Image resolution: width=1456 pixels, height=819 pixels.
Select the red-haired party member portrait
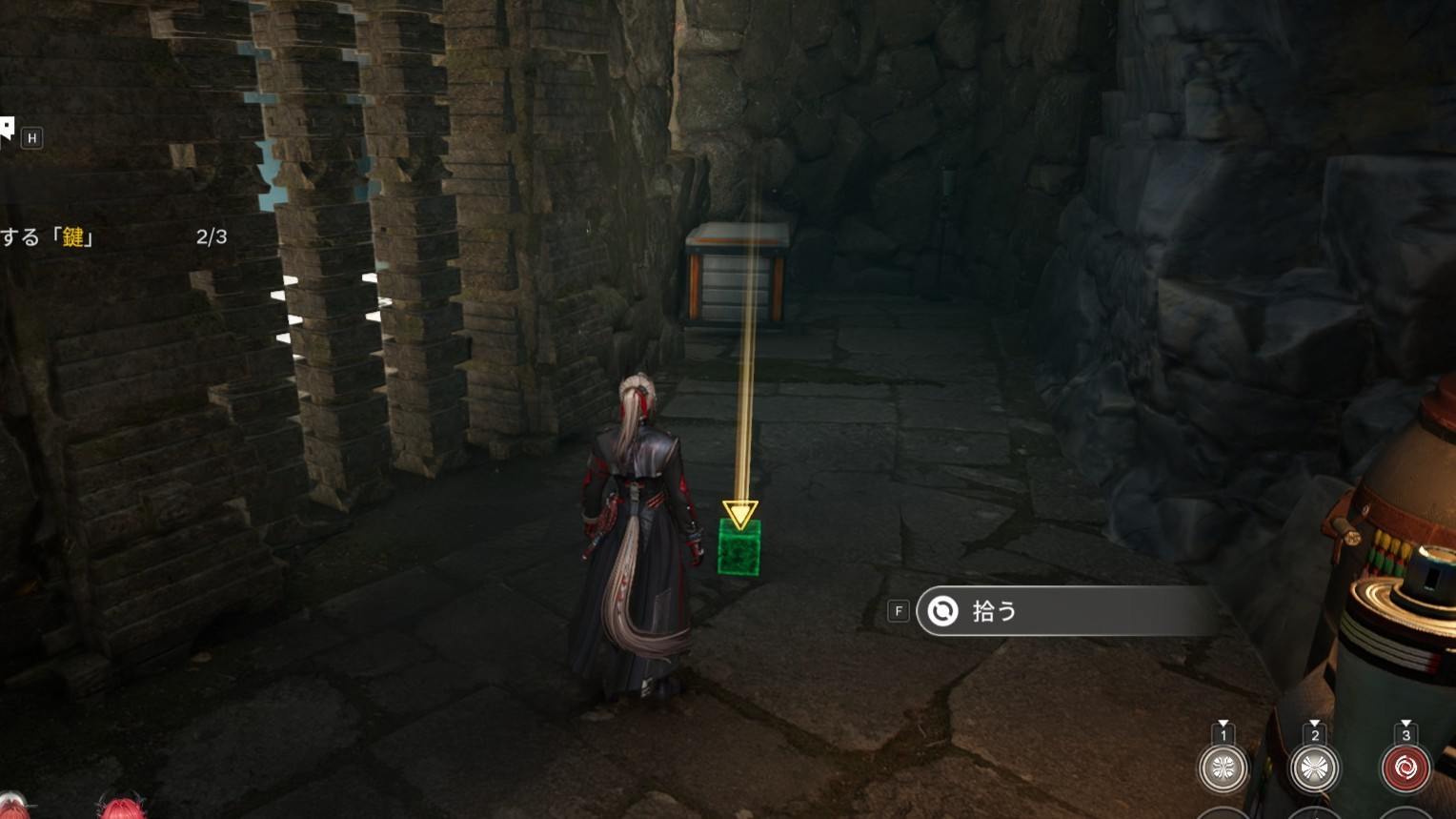point(121,809)
